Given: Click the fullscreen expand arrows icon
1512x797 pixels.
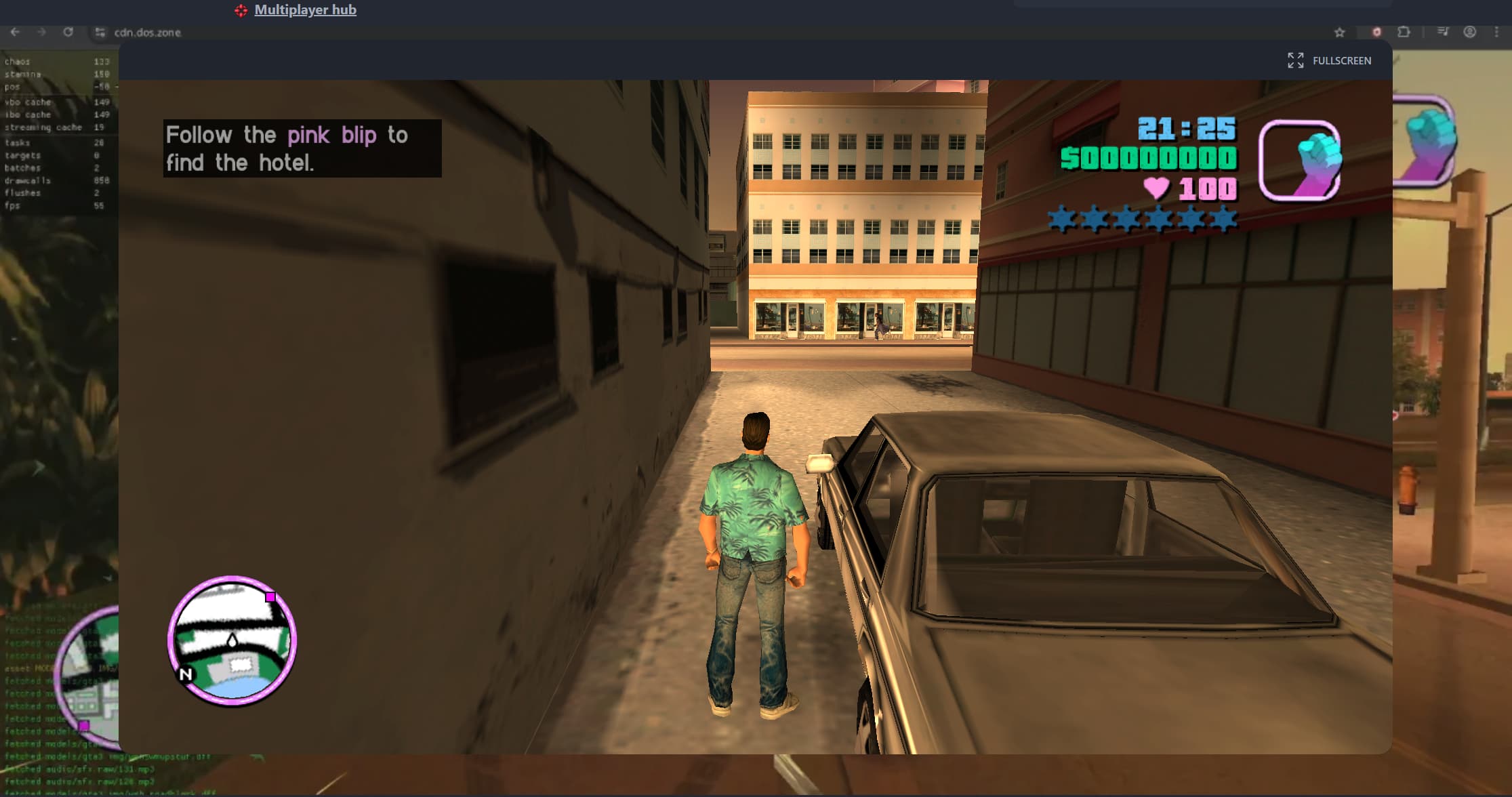Looking at the screenshot, I should tap(1295, 60).
